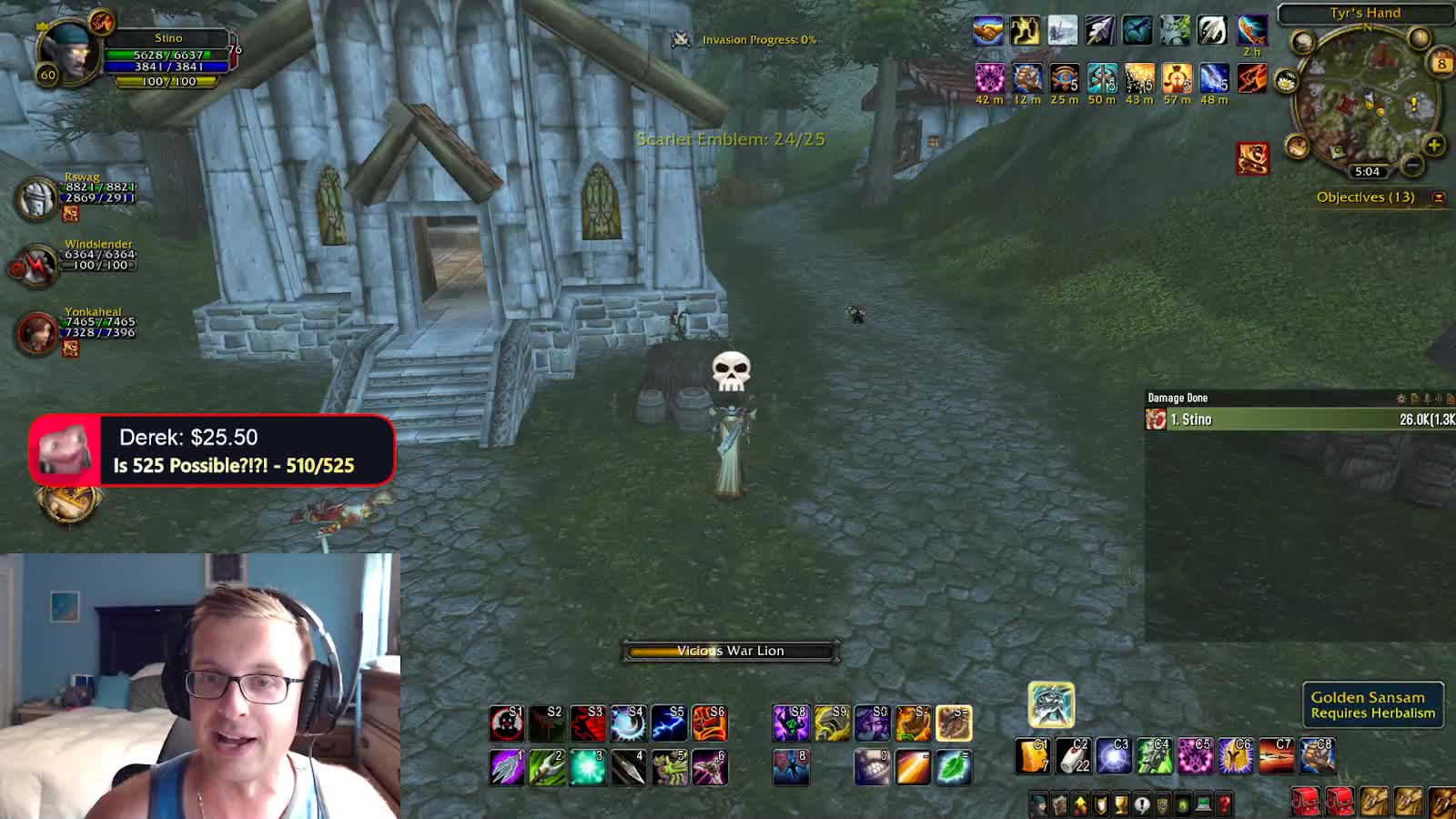Viewport: 1456px width, 819px height.
Task: Zoom out the minimap with minus button
Action: 1411,165
